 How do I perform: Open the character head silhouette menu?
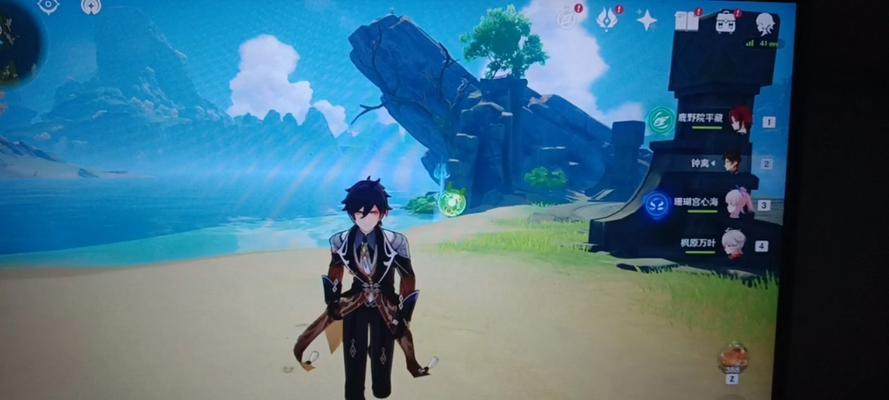pyautogui.click(x=765, y=24)
